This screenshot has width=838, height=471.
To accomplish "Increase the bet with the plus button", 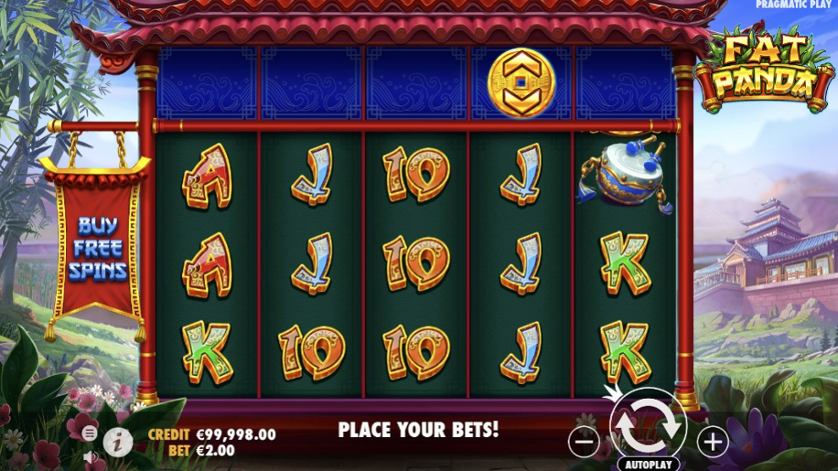I will click(712, 439).
